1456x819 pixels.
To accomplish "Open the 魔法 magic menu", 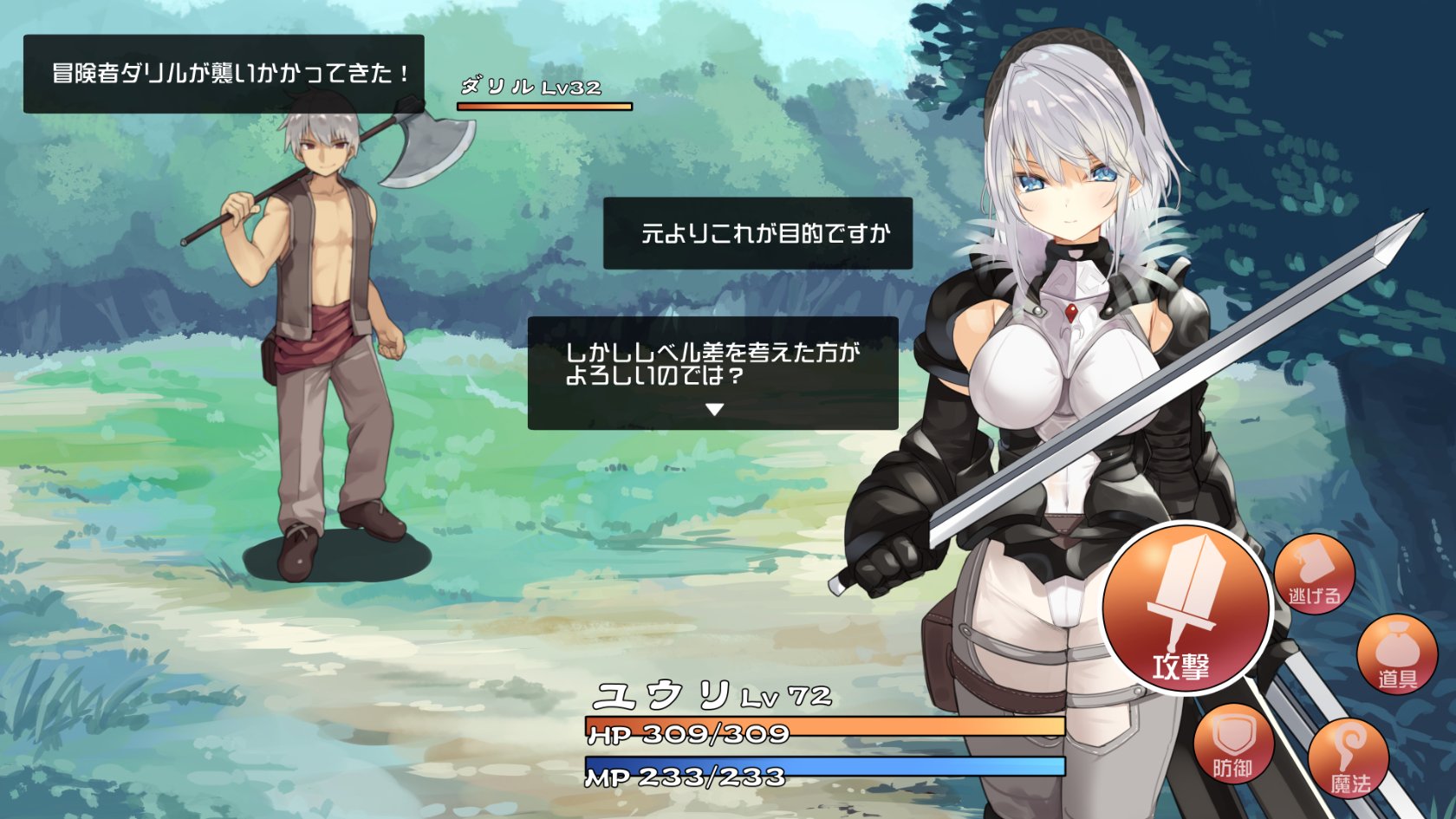I will 1349,758.
